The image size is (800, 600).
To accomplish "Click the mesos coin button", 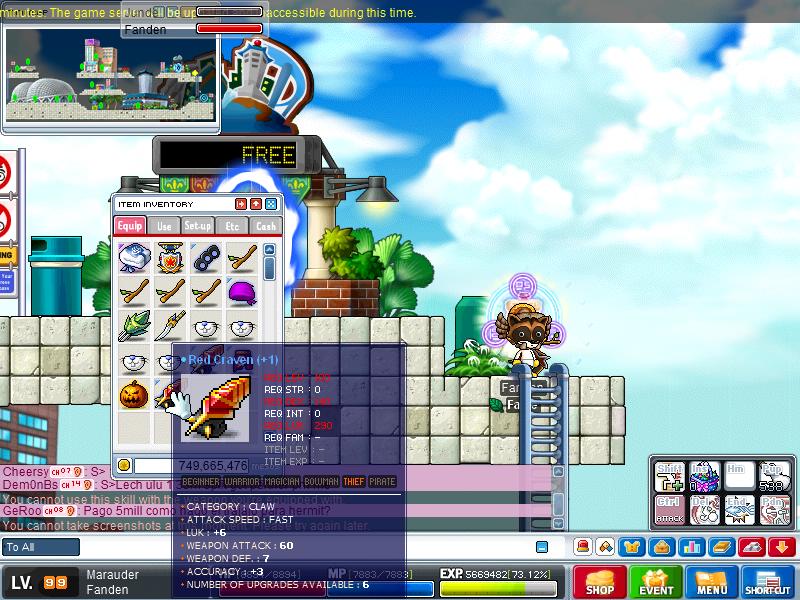I will click(124, 465).
